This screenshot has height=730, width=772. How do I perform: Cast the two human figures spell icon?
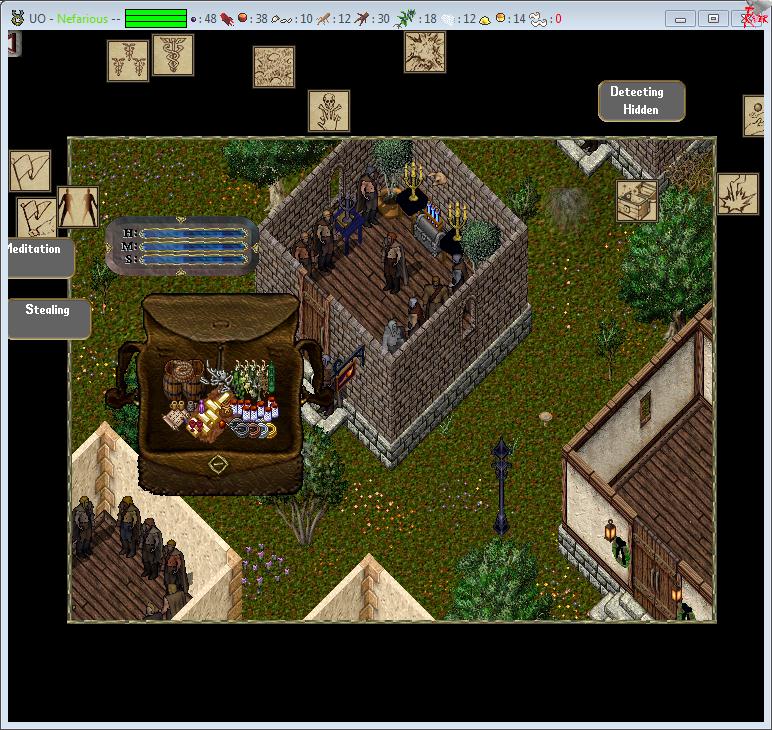pos(78,207)
